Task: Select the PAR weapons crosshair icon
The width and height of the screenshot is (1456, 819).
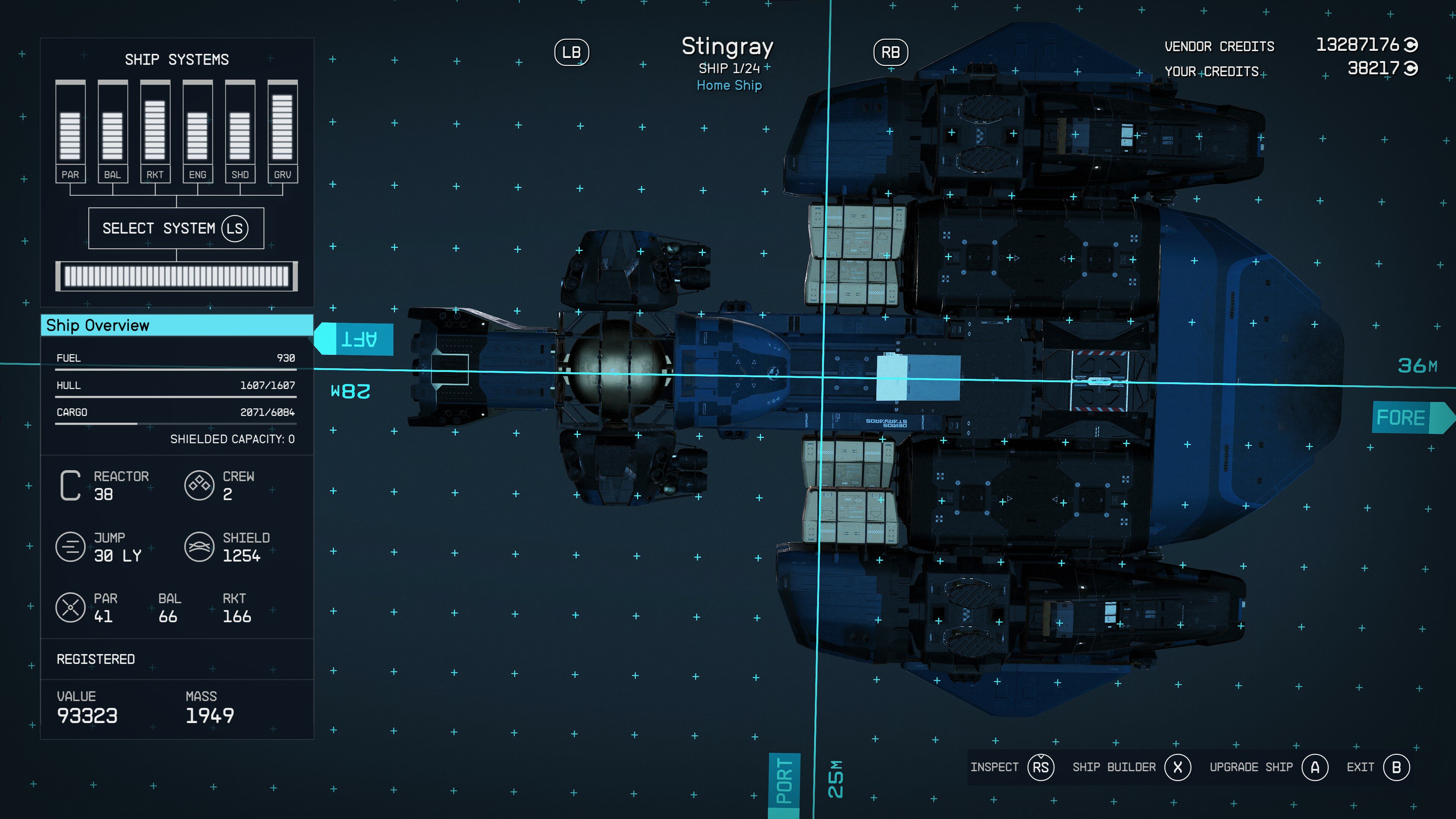Action: (70, 607)
